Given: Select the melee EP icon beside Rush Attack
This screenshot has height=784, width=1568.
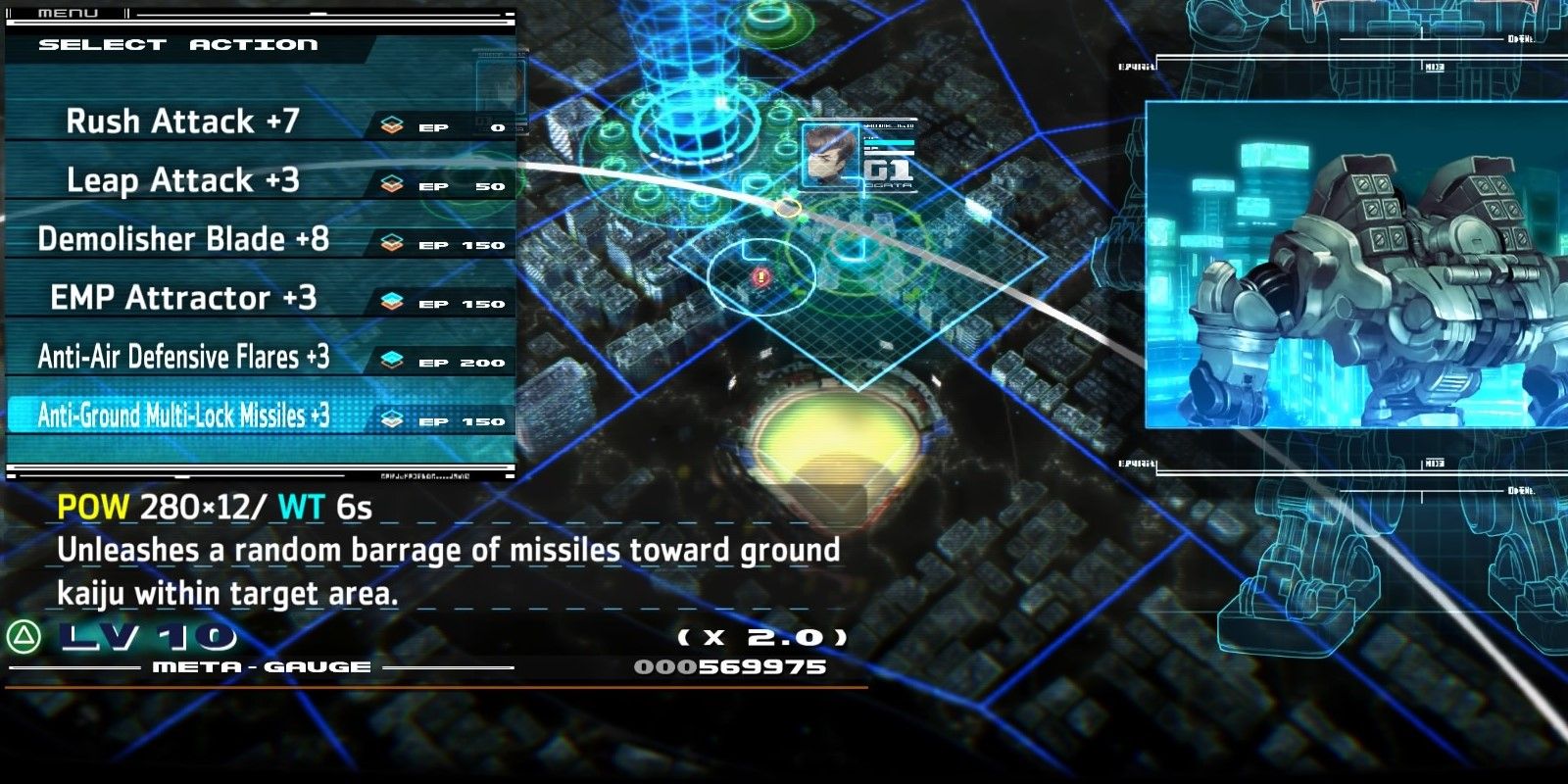Looking at the screenshot, I should [x=392, y=123].
